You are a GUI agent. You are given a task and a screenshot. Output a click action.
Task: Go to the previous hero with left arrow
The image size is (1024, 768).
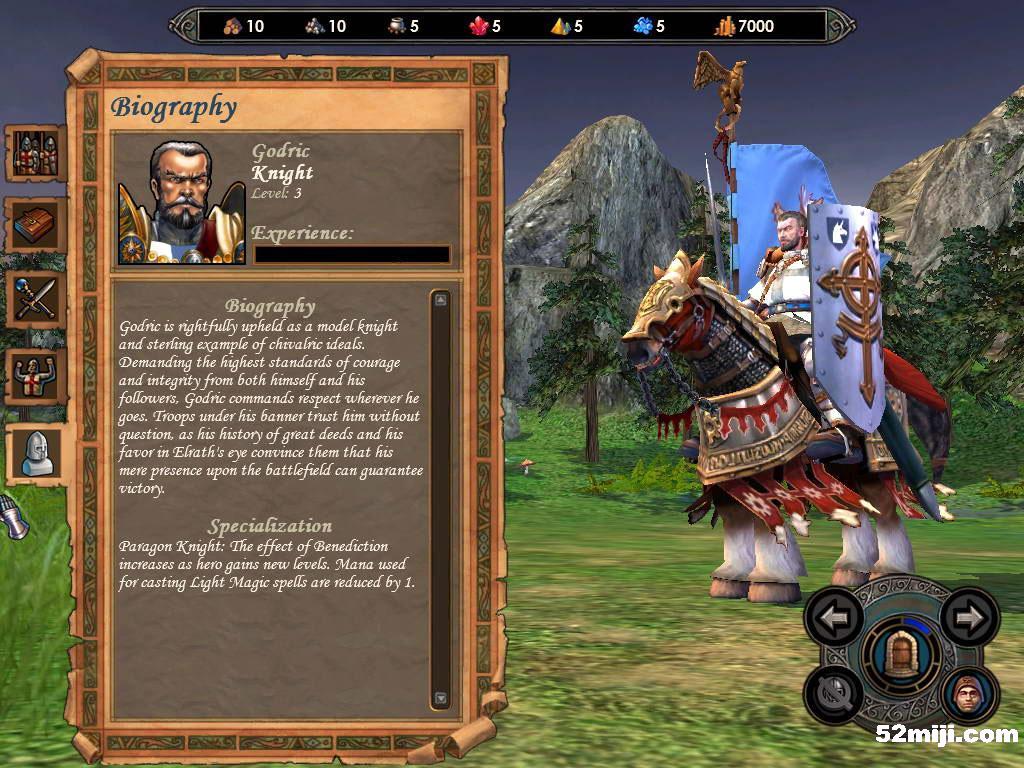835,617
